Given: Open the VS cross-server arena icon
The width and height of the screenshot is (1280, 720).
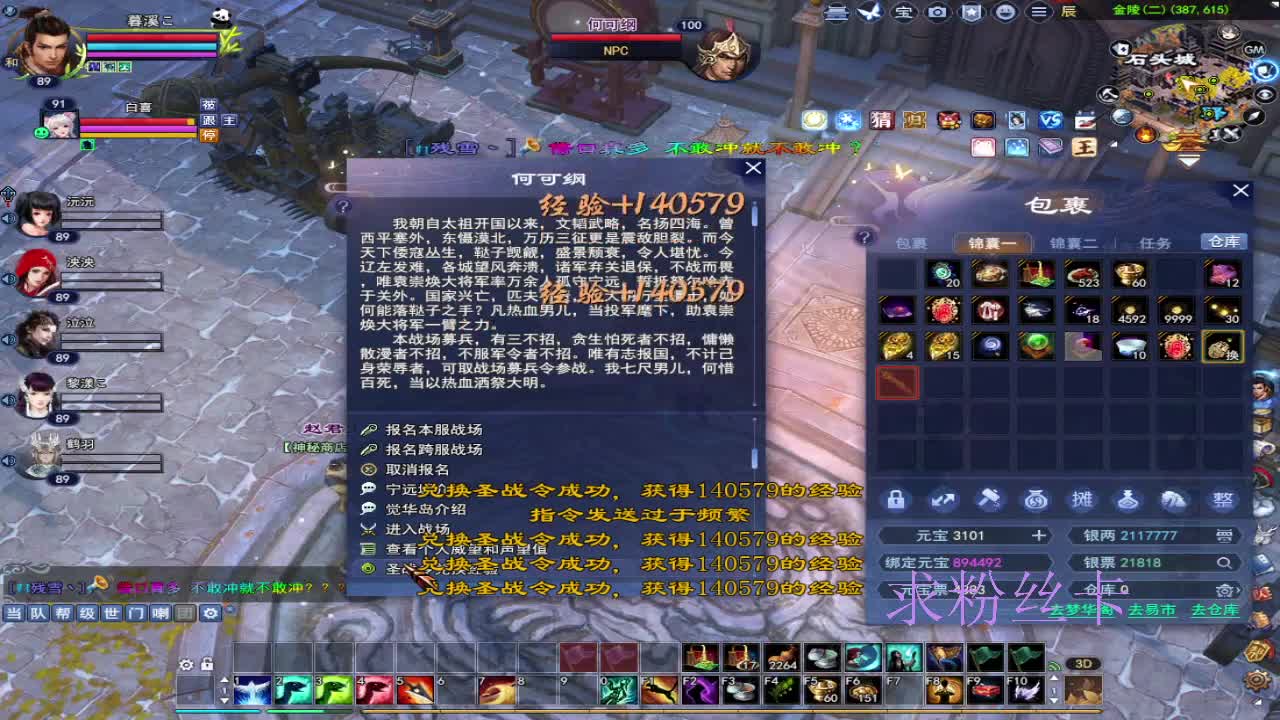Looking at the screenshot, I should [1052, 119].
